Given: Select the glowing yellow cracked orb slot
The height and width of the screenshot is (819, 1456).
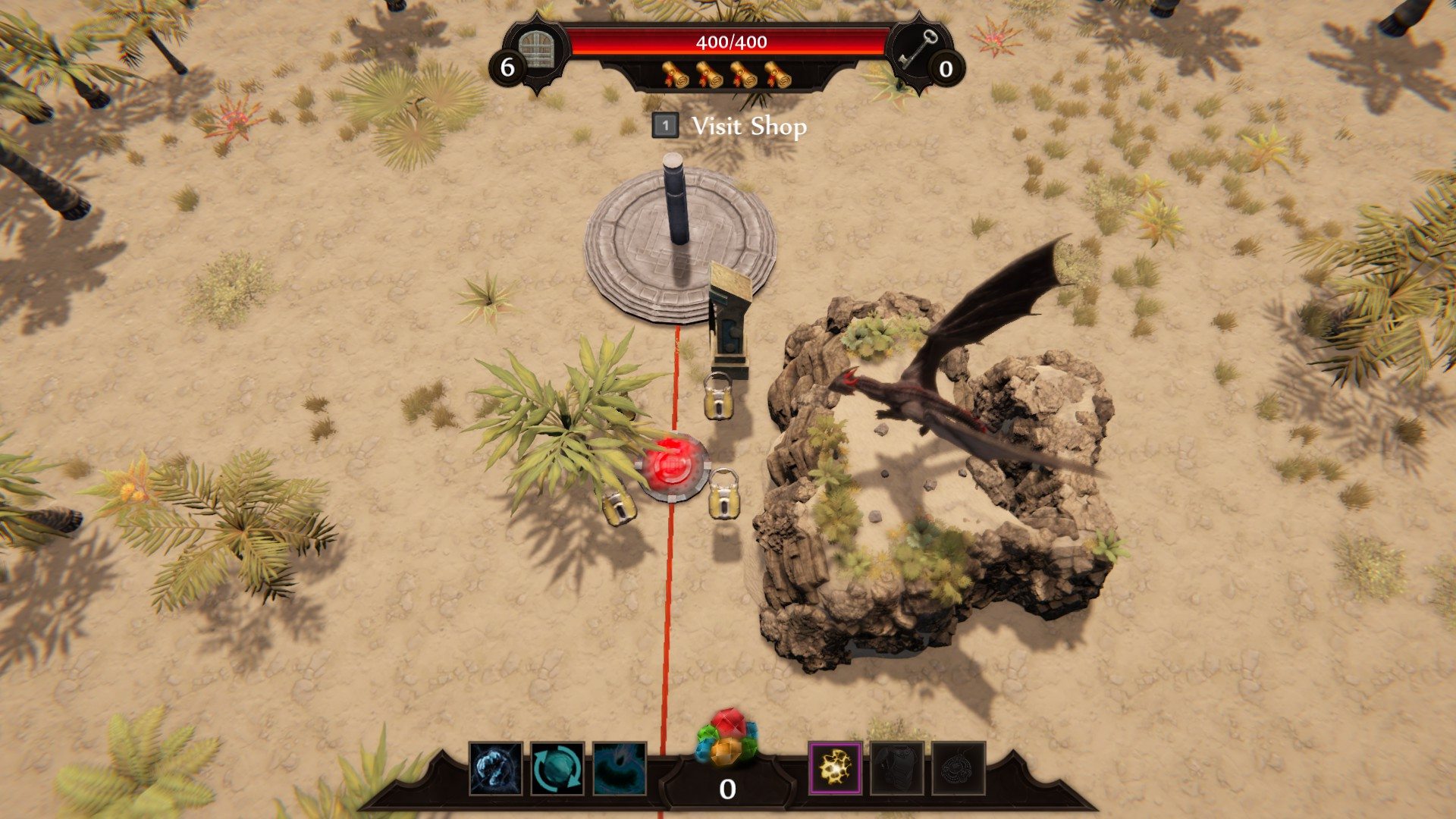Looking at the screenshot, I should (x=835, y=768).
